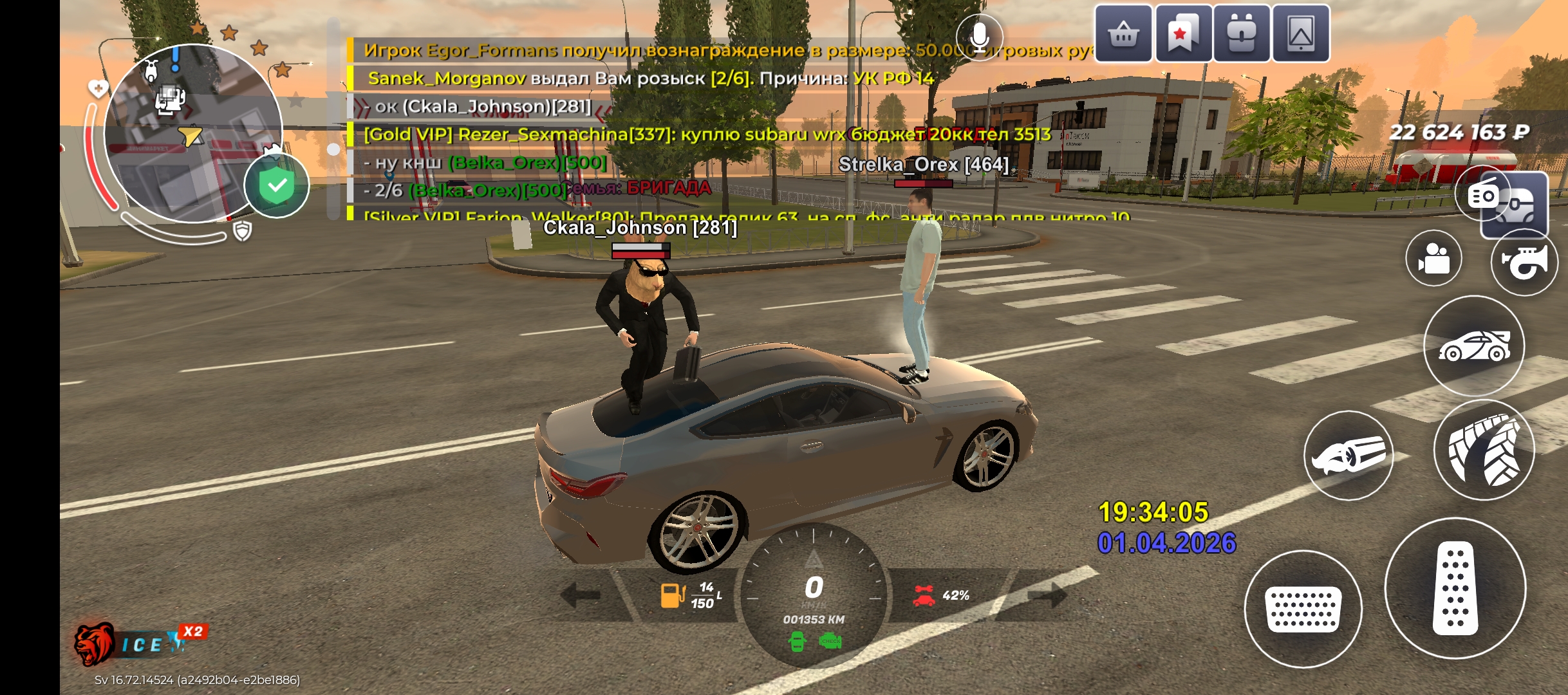
Task: Honk the car horn
Action: point(1524,262)
